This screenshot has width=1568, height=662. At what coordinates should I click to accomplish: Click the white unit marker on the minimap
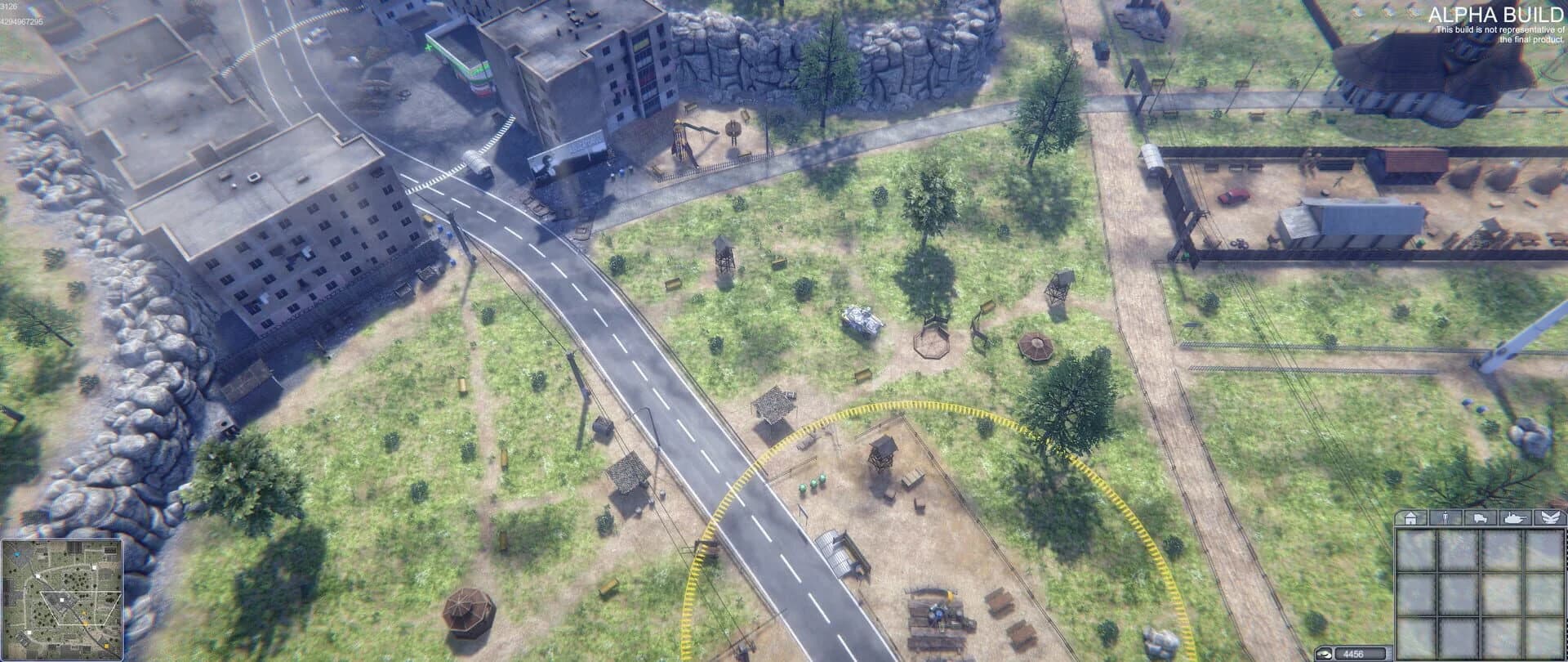[x=61, y=600]
